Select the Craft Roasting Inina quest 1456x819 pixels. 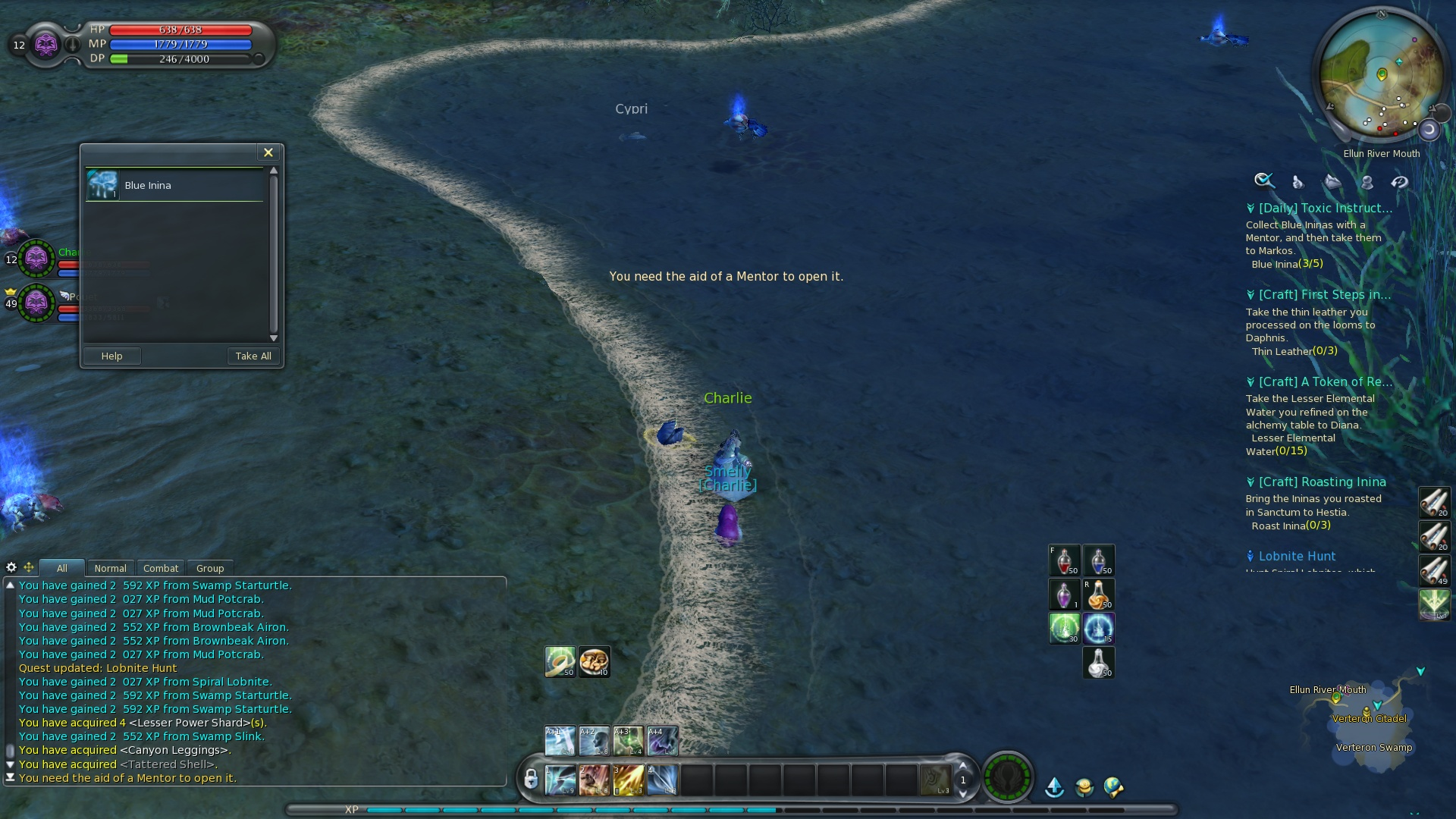[x=1322, y=482]
